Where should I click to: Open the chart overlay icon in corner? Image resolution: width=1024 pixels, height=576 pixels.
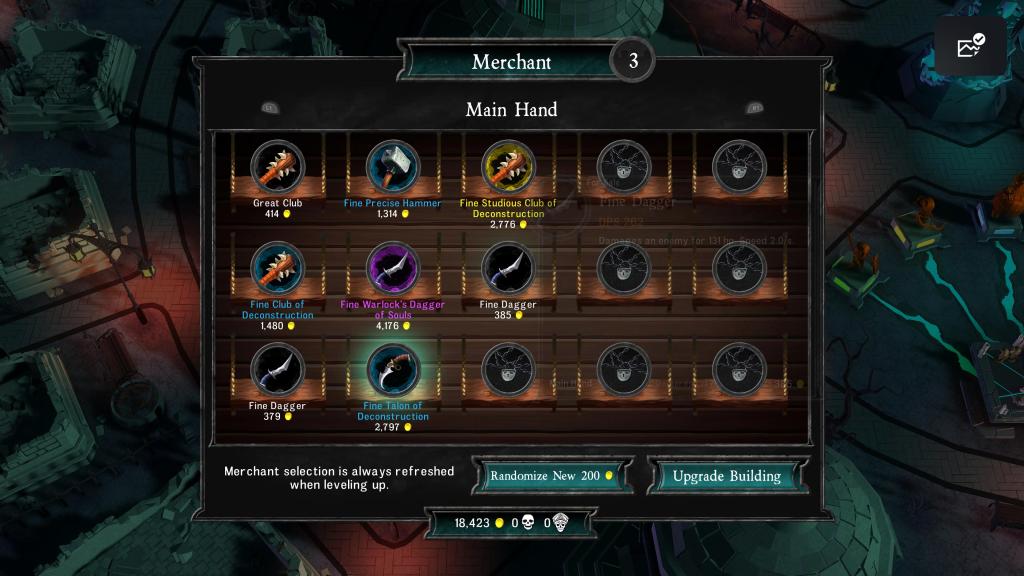click(x=970, y=46)
